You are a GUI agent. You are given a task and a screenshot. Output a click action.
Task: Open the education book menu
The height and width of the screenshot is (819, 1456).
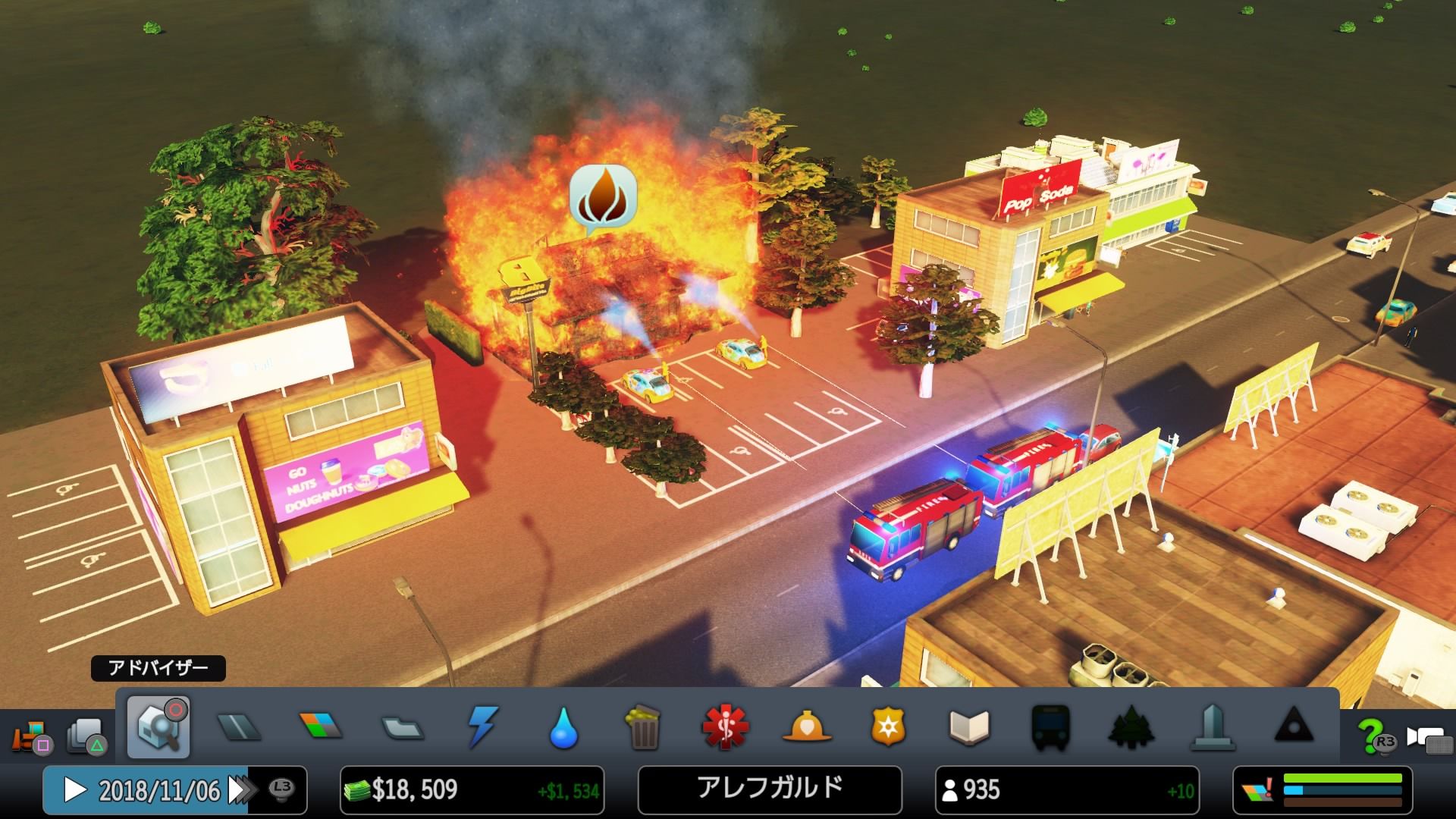(969, 728)
